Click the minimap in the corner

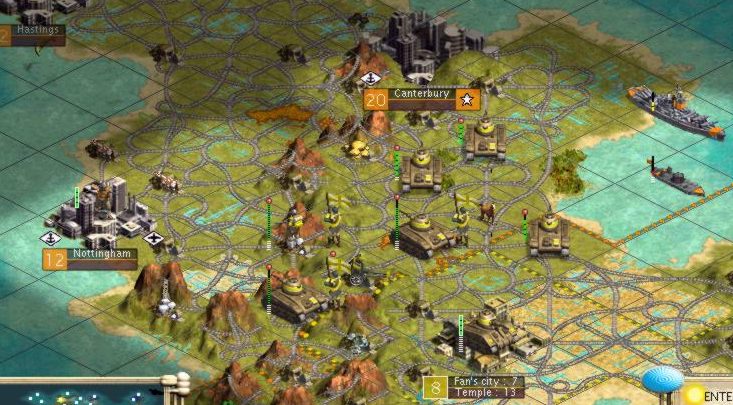coord(80,392)
